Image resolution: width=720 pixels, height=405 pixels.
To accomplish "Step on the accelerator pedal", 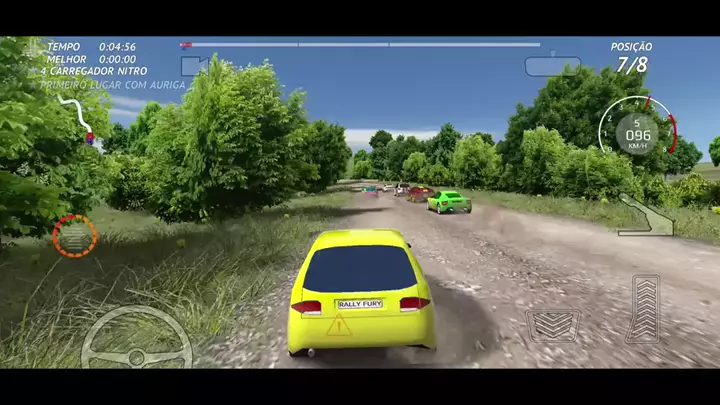I will (645, 309).
